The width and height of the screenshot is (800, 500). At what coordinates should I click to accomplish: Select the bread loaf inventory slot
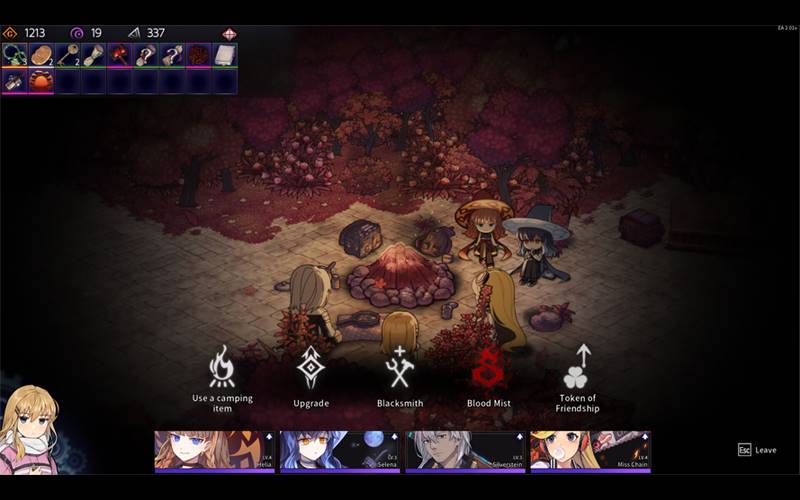tap(41, 55)
